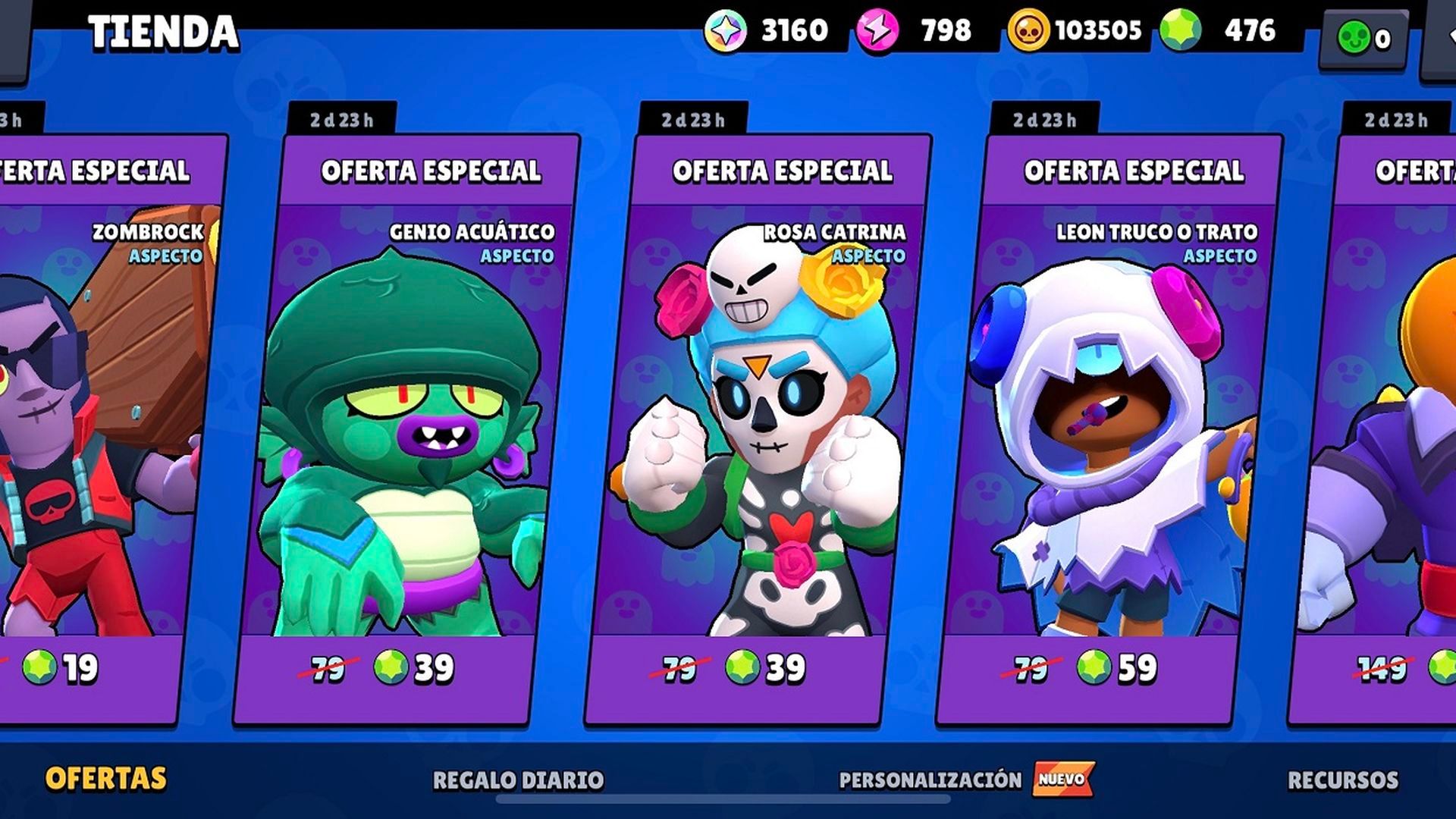Open the Recursos tab
Viewport: 1456px width, 819px height.
[1343, 780]
